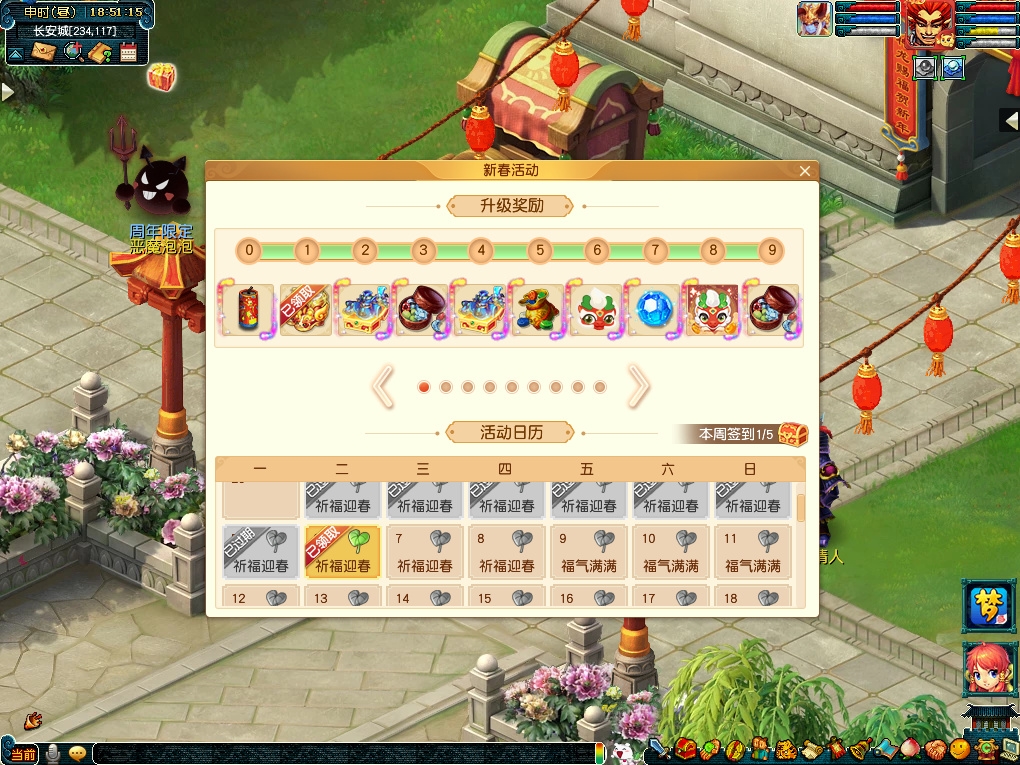1020x765 pixels.
Task: Open the weekly sign-in treasure chest
Action: pos(792,434)
